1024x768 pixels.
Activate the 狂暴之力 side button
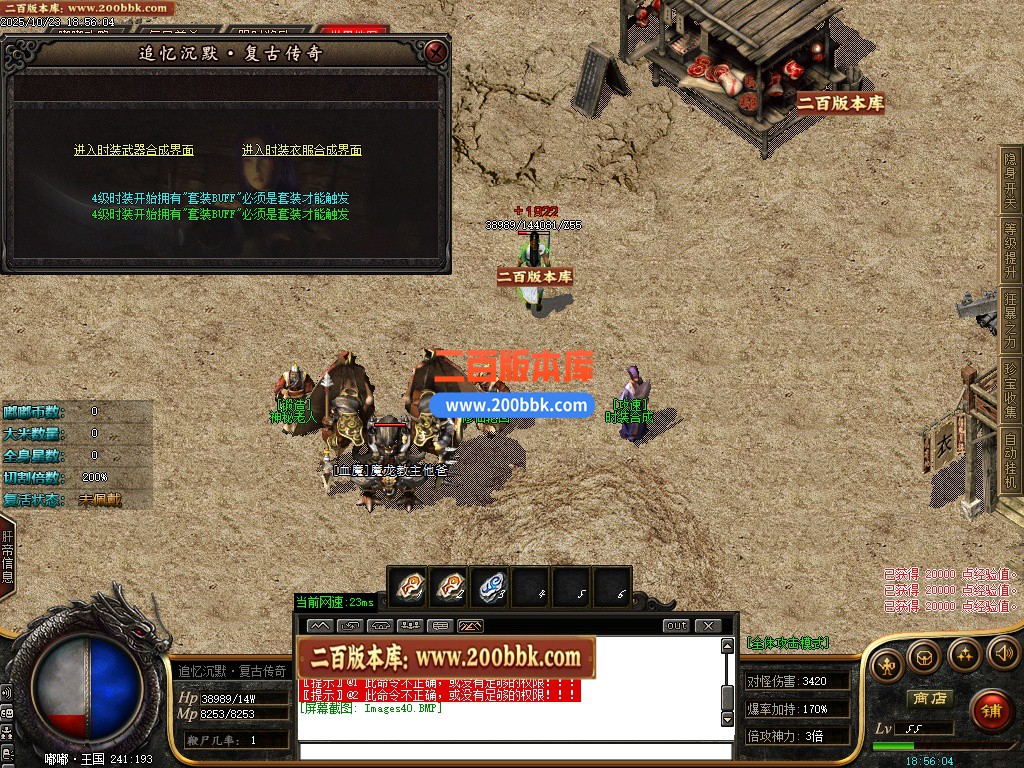click(x=1010, y=319)
